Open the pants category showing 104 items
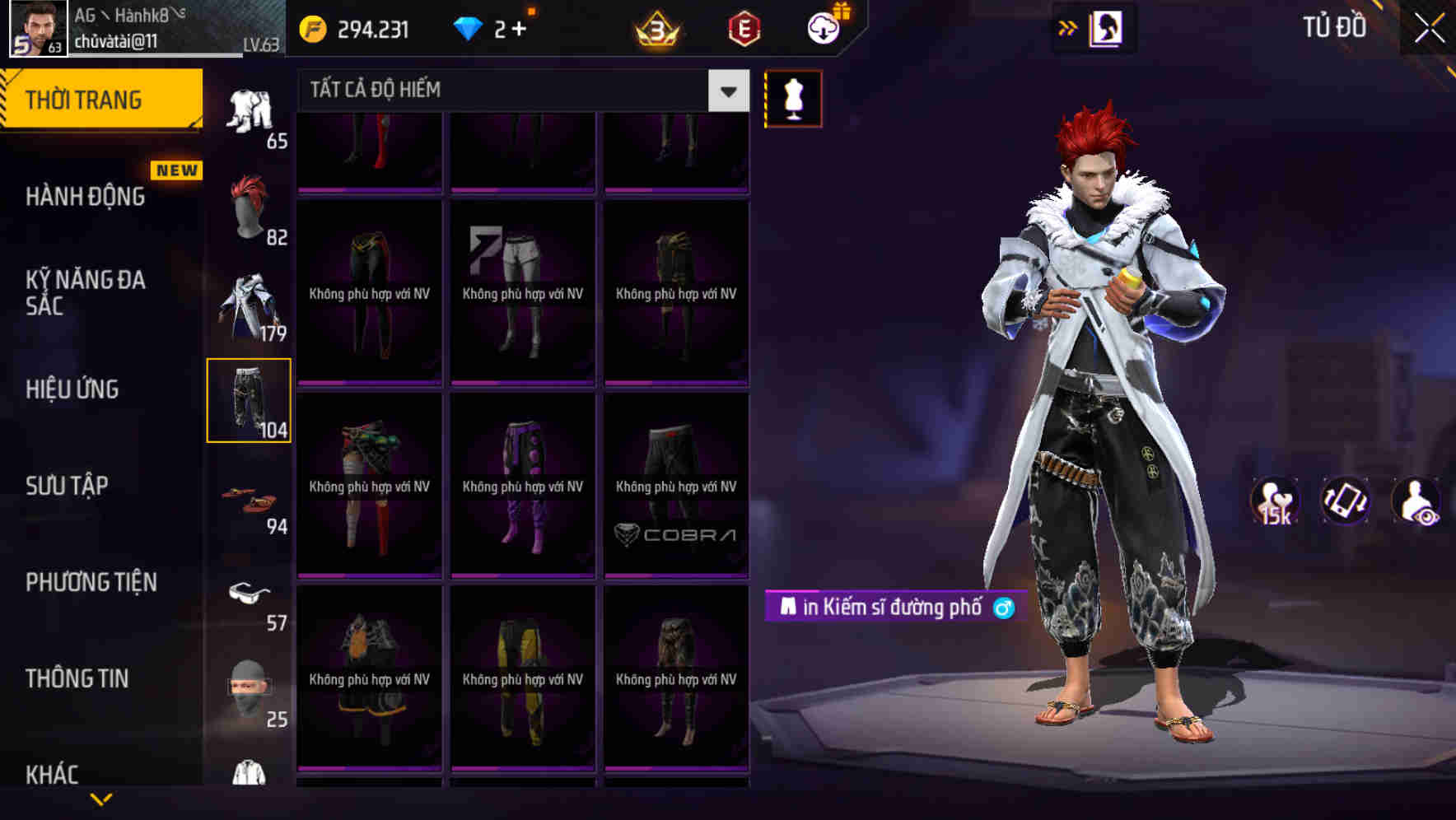This screenshot has height=820, width=1456. pyautogui.click(x=250, y=401)
